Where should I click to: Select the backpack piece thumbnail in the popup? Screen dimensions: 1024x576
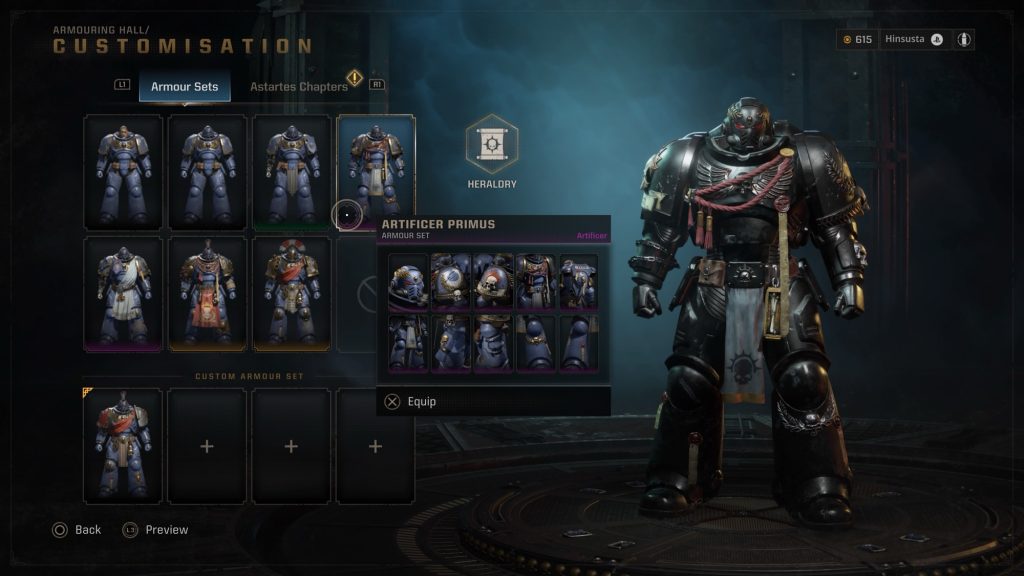coord(578,282)
